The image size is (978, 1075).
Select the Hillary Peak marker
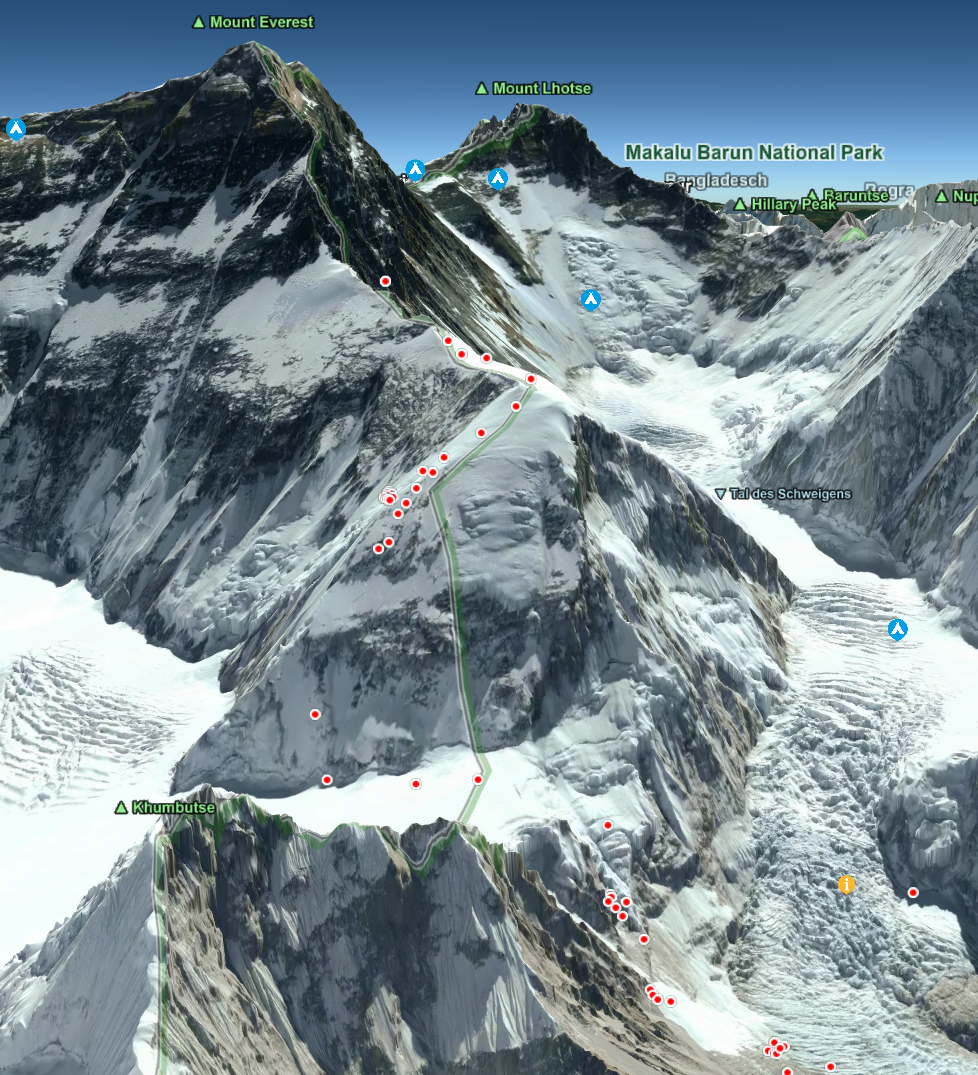point(740,205)
